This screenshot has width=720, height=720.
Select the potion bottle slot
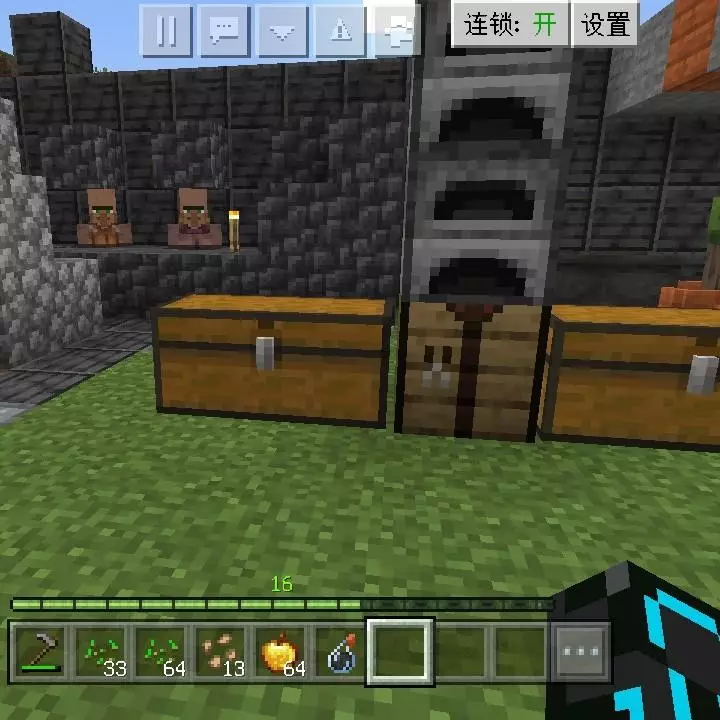point(340,653)
